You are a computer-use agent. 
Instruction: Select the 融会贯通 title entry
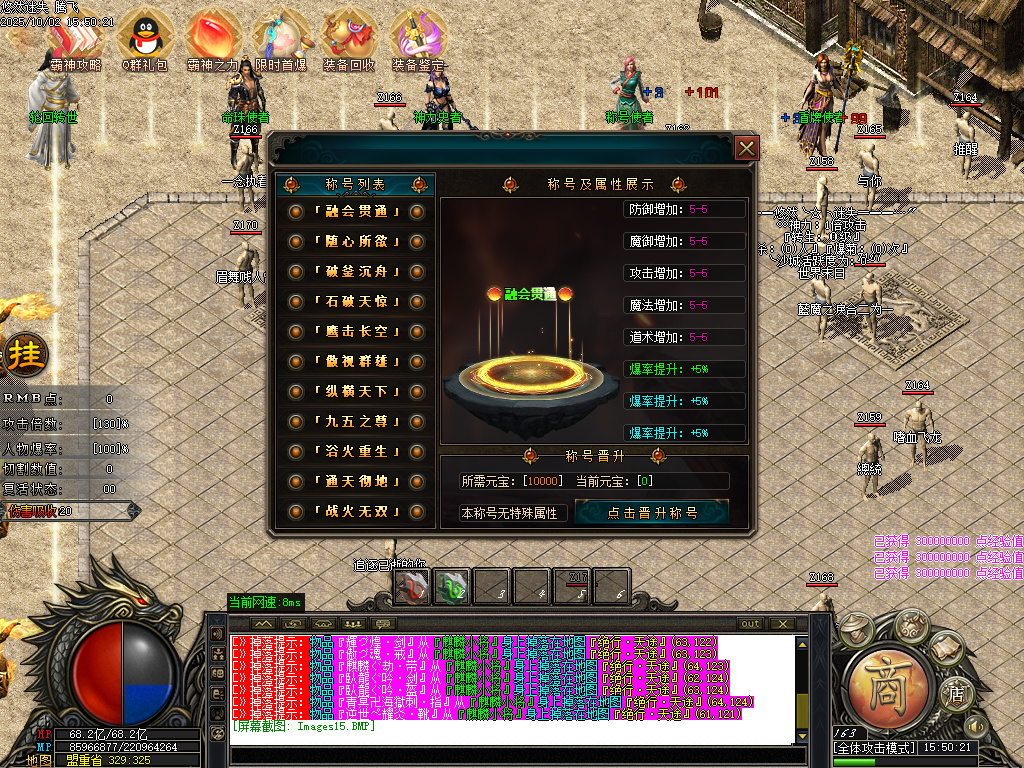coord(355,211)
